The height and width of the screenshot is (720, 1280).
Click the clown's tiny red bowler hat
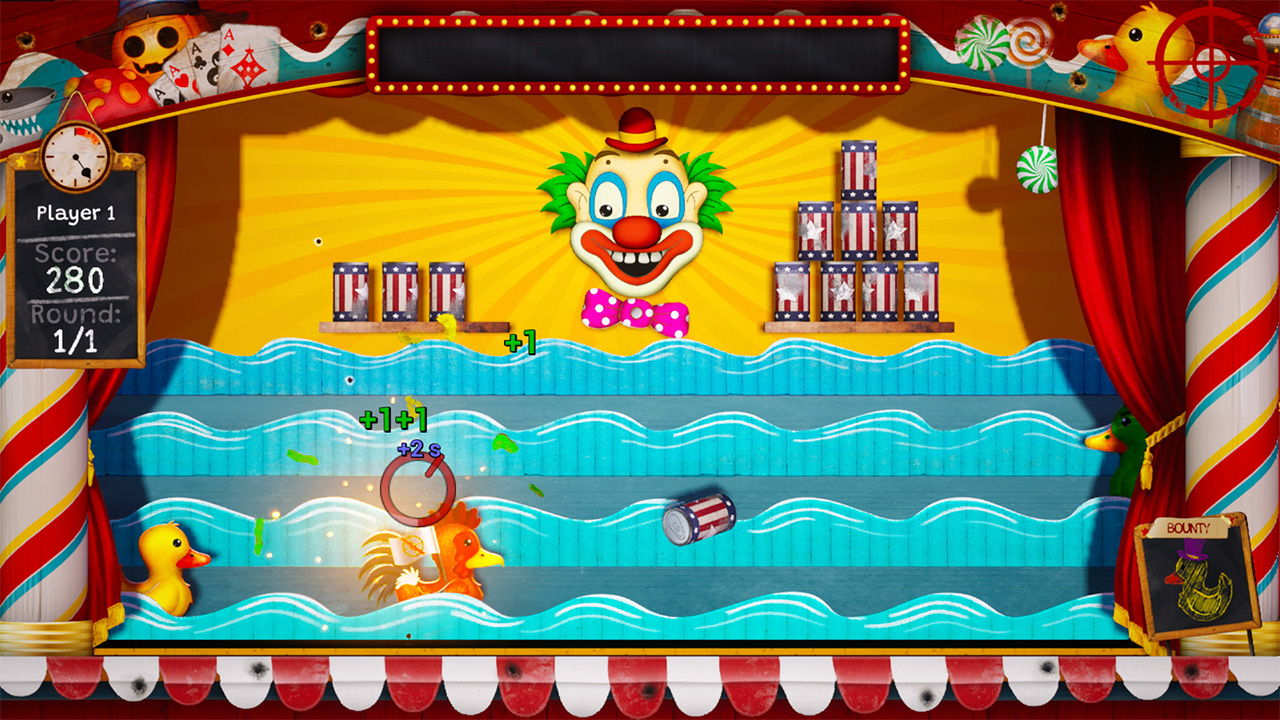[x=635, y=129]
